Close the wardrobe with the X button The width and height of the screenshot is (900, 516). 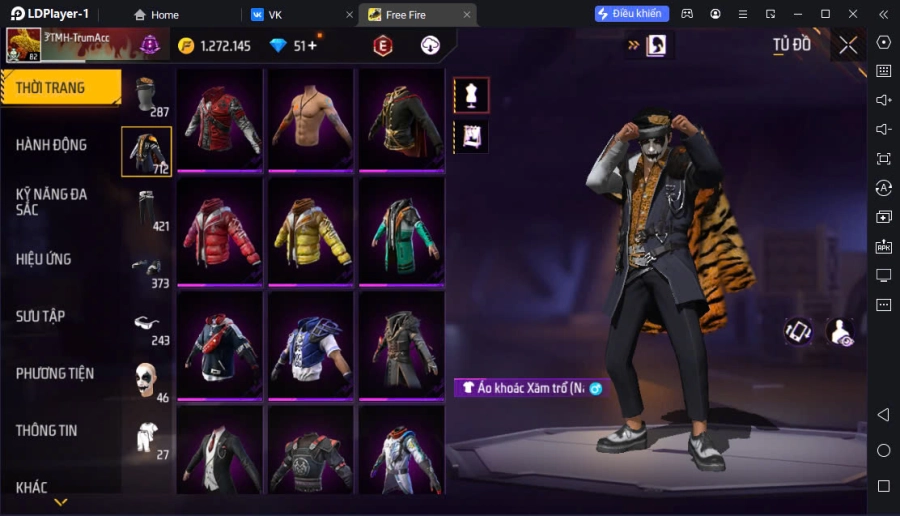(x=848, y=45)
